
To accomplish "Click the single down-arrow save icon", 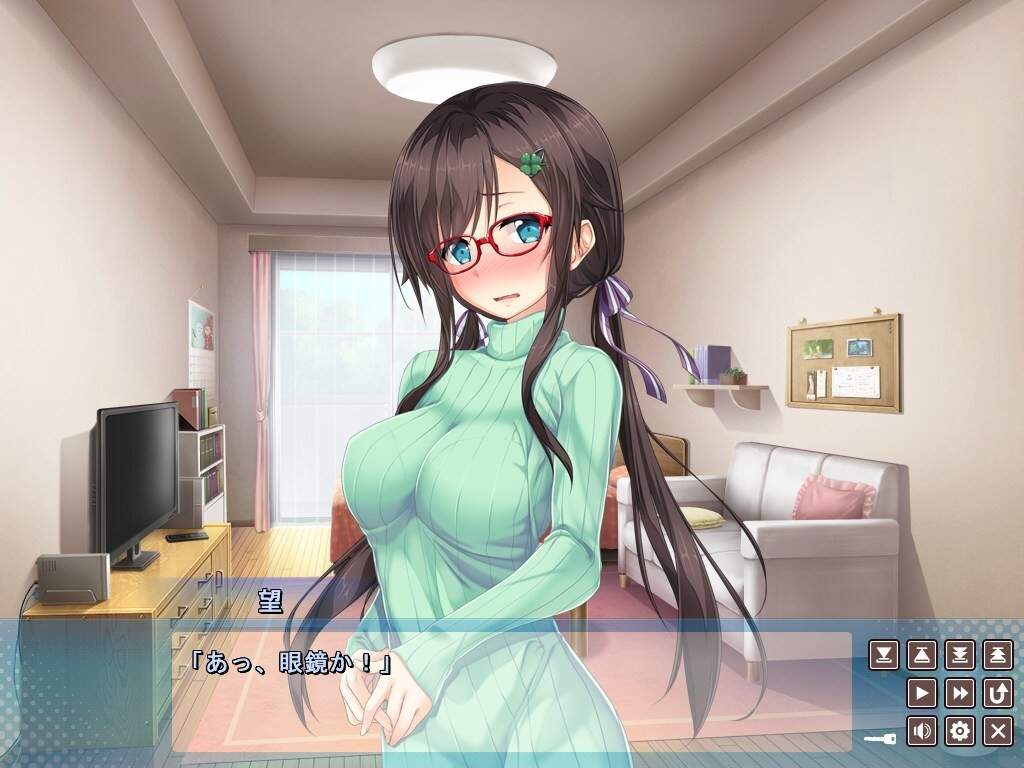I will point(883,655).
